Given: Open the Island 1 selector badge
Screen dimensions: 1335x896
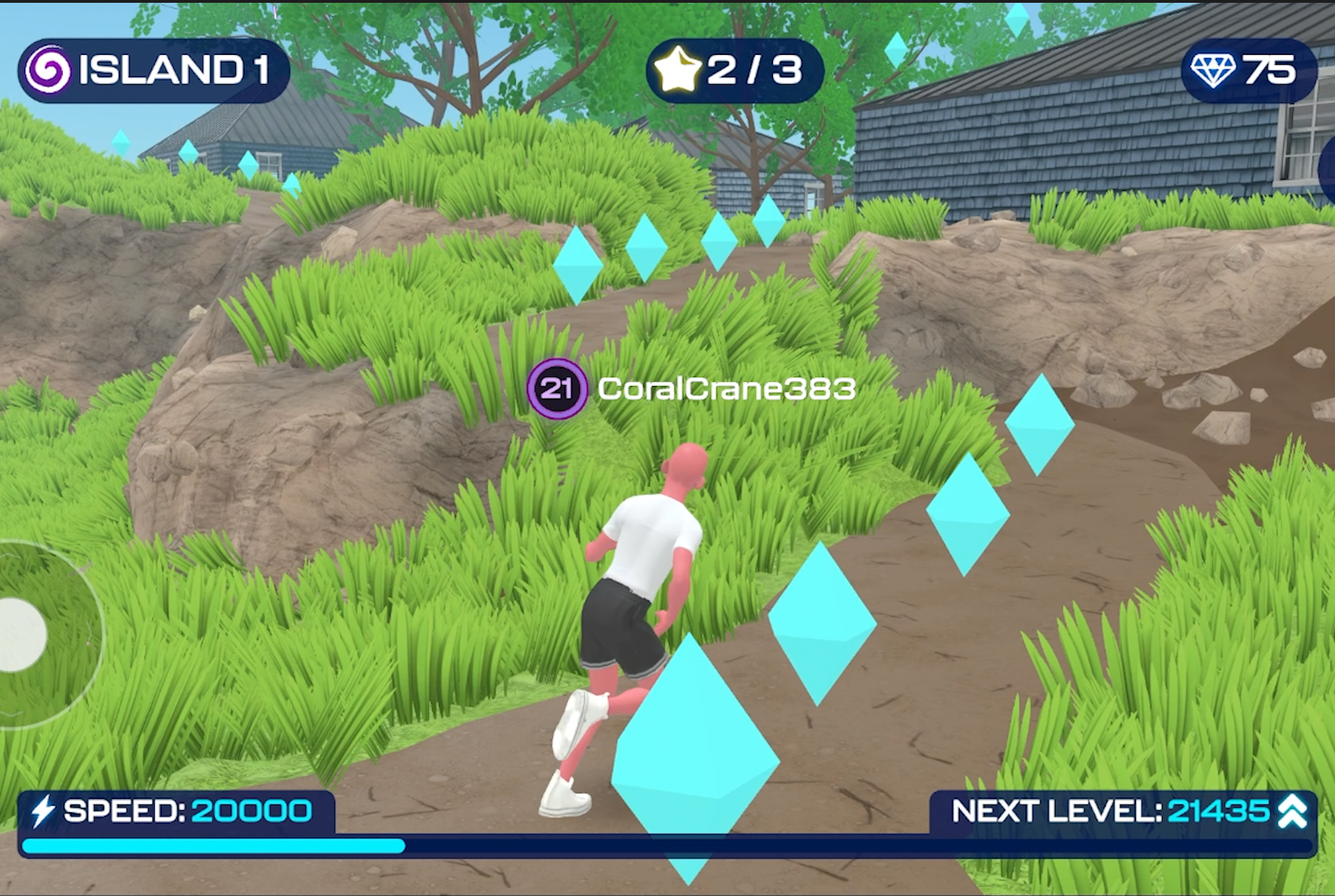Looking at the screenshot, I should coord(153,70).
